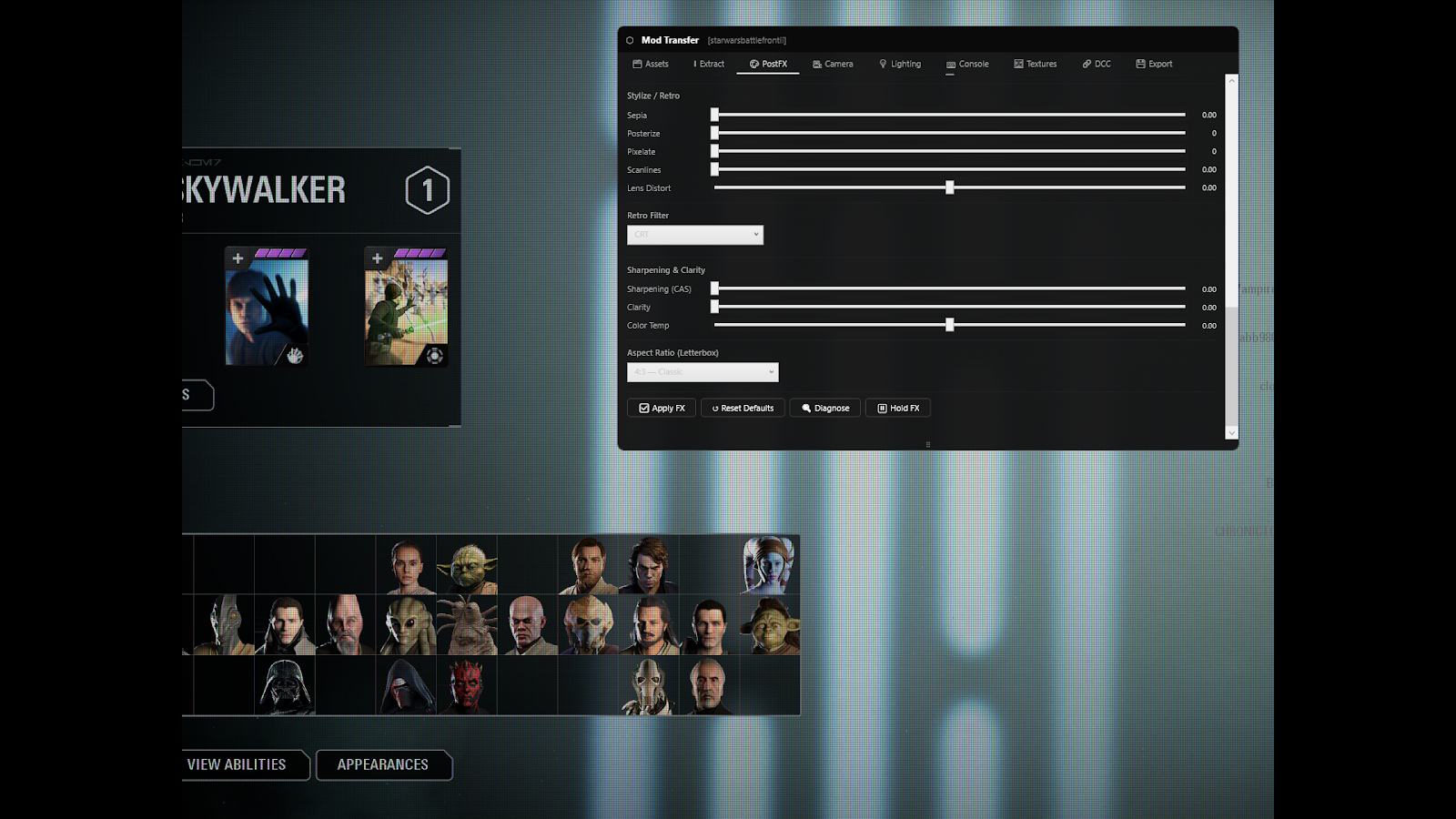Select the Lighting panel icon
1456x819 pixels.
pyautogui.click(x=883, y=64)
